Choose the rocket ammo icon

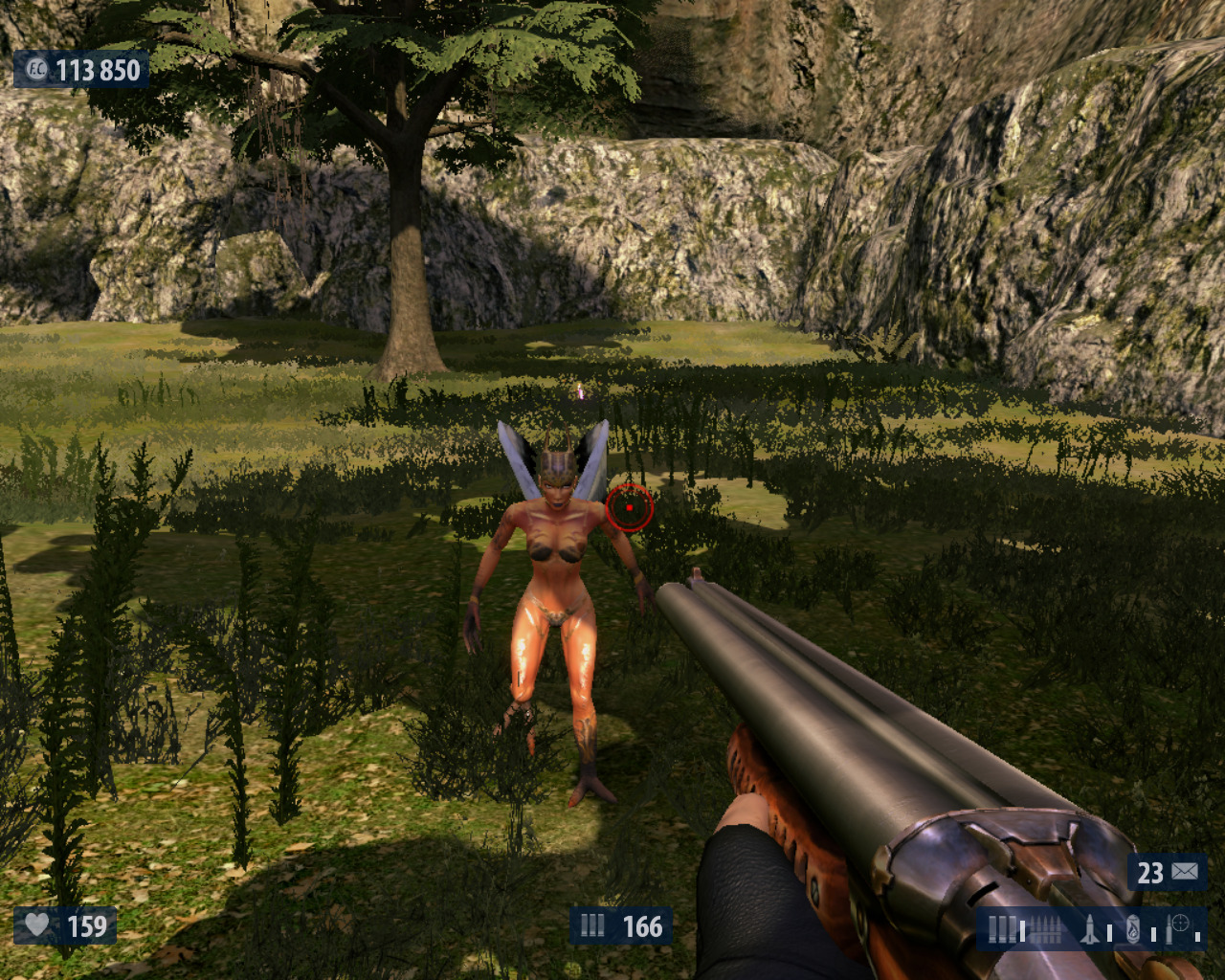(x=1090, y=928)
